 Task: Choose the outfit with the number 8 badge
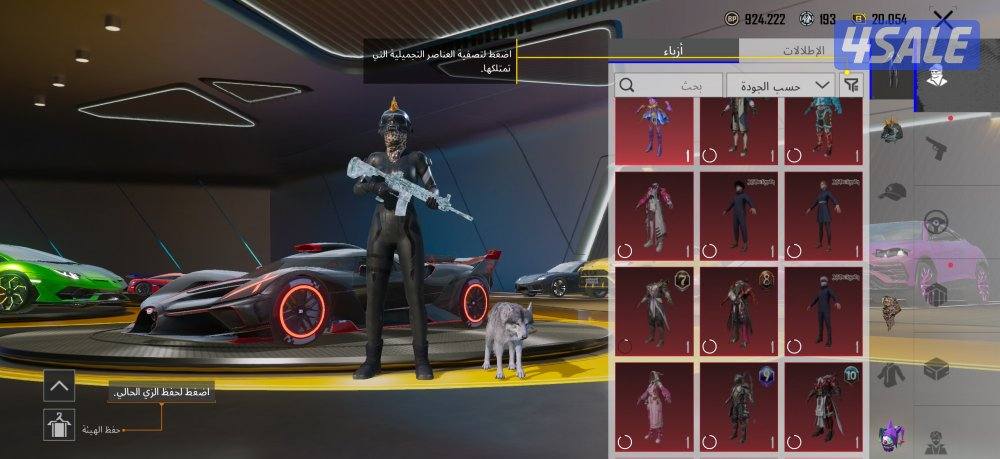(738, 308)
